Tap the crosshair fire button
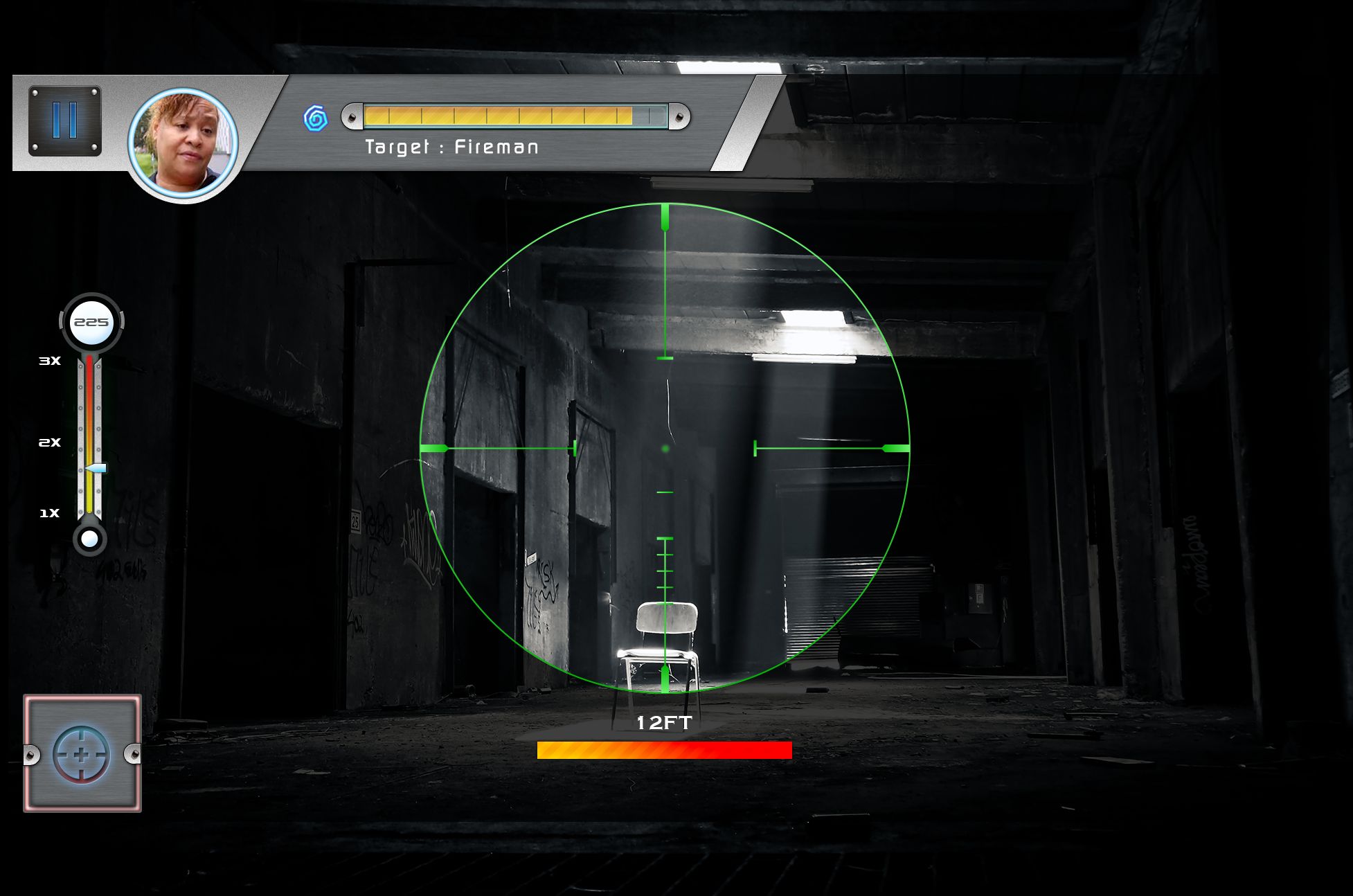Viewport: 1353px width, 896px height. [82, 754]
